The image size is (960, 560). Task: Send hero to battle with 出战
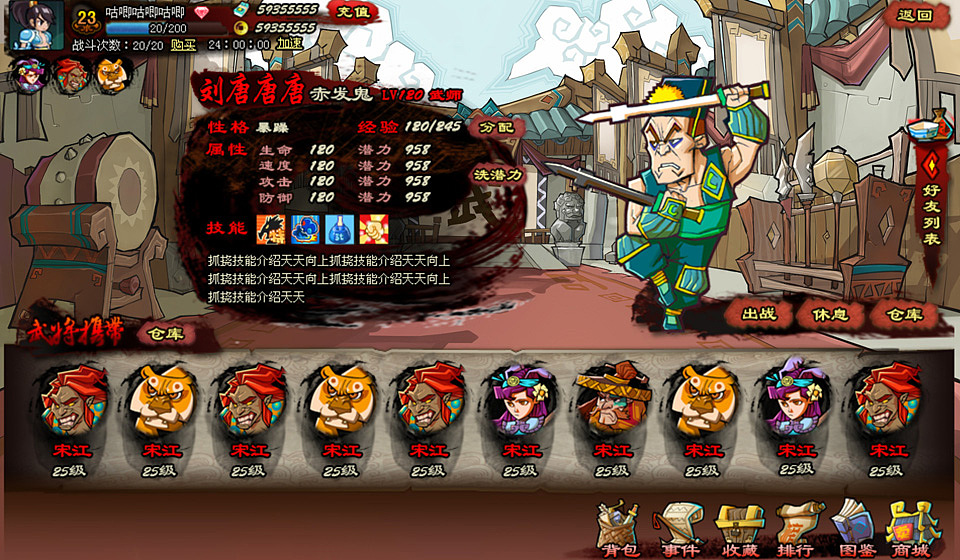[760, 314]
